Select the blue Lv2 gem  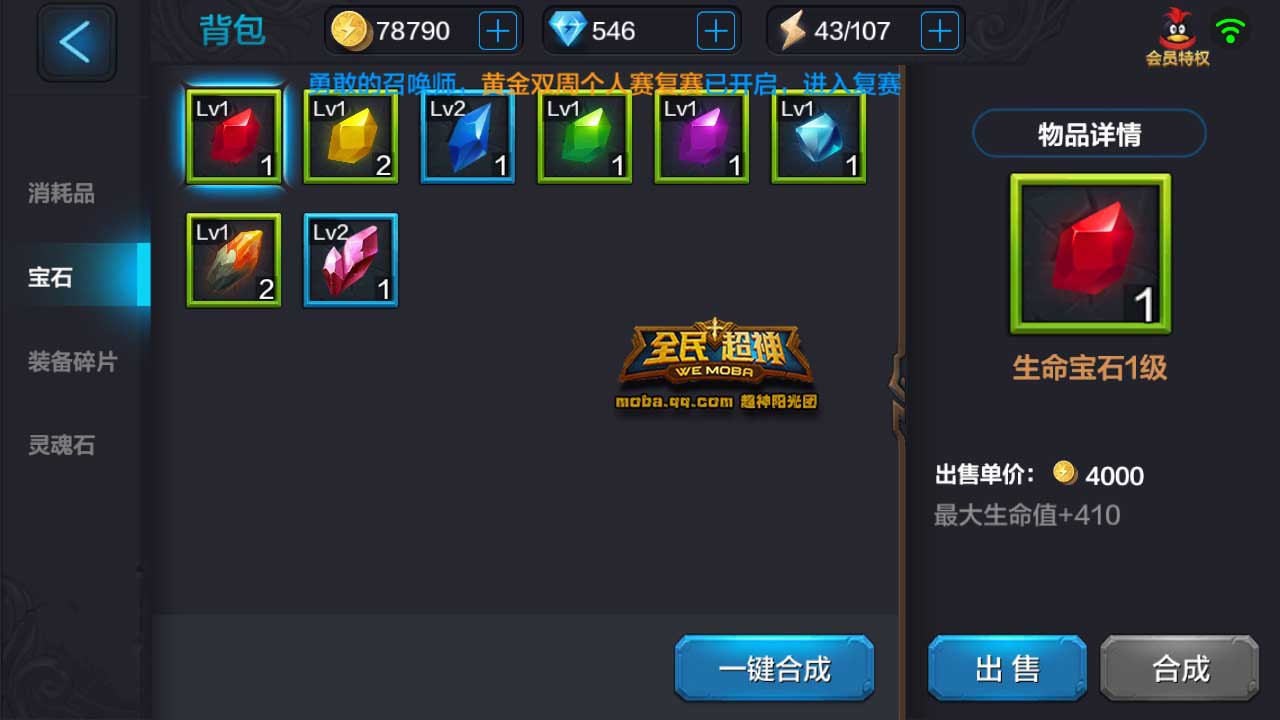coord(466,140)
